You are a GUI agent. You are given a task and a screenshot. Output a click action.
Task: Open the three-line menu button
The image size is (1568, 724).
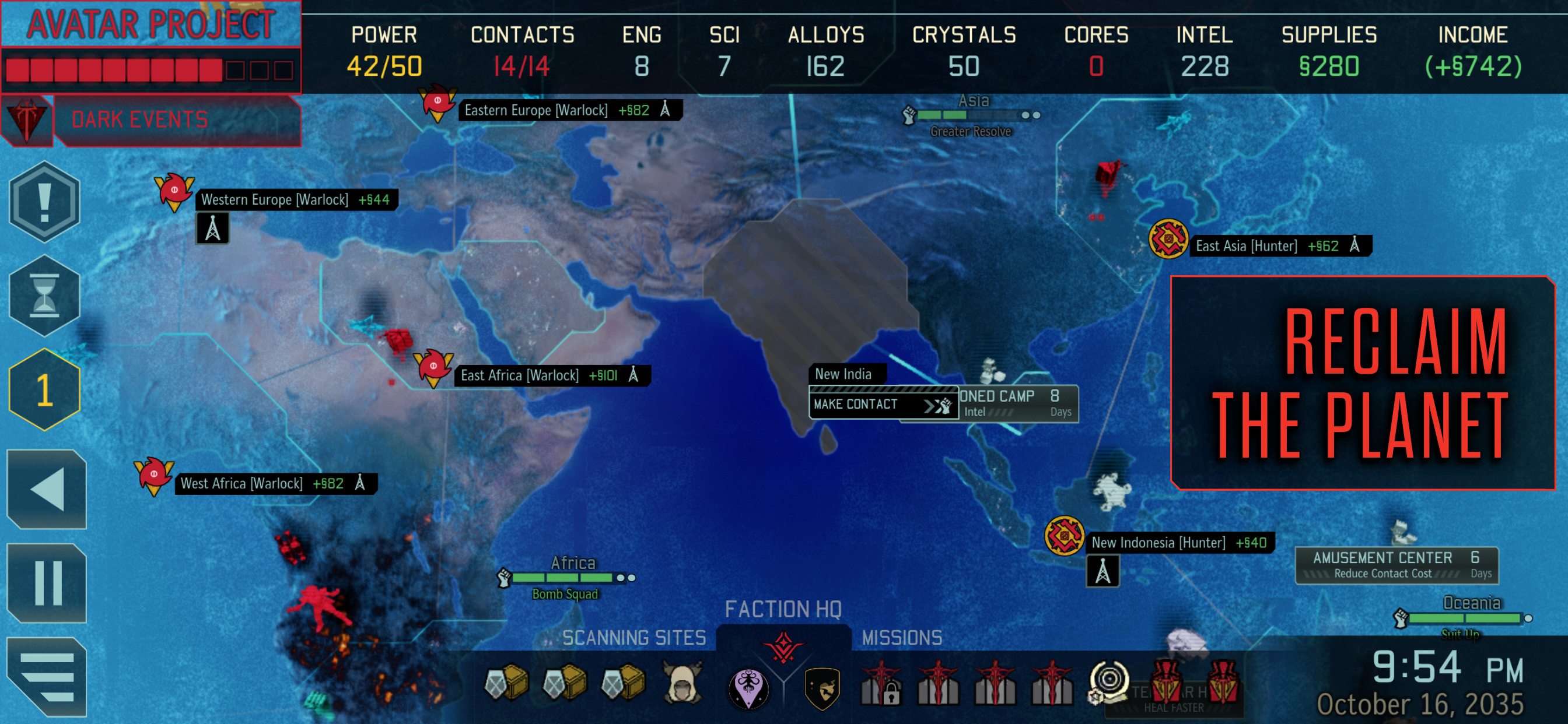47,676
